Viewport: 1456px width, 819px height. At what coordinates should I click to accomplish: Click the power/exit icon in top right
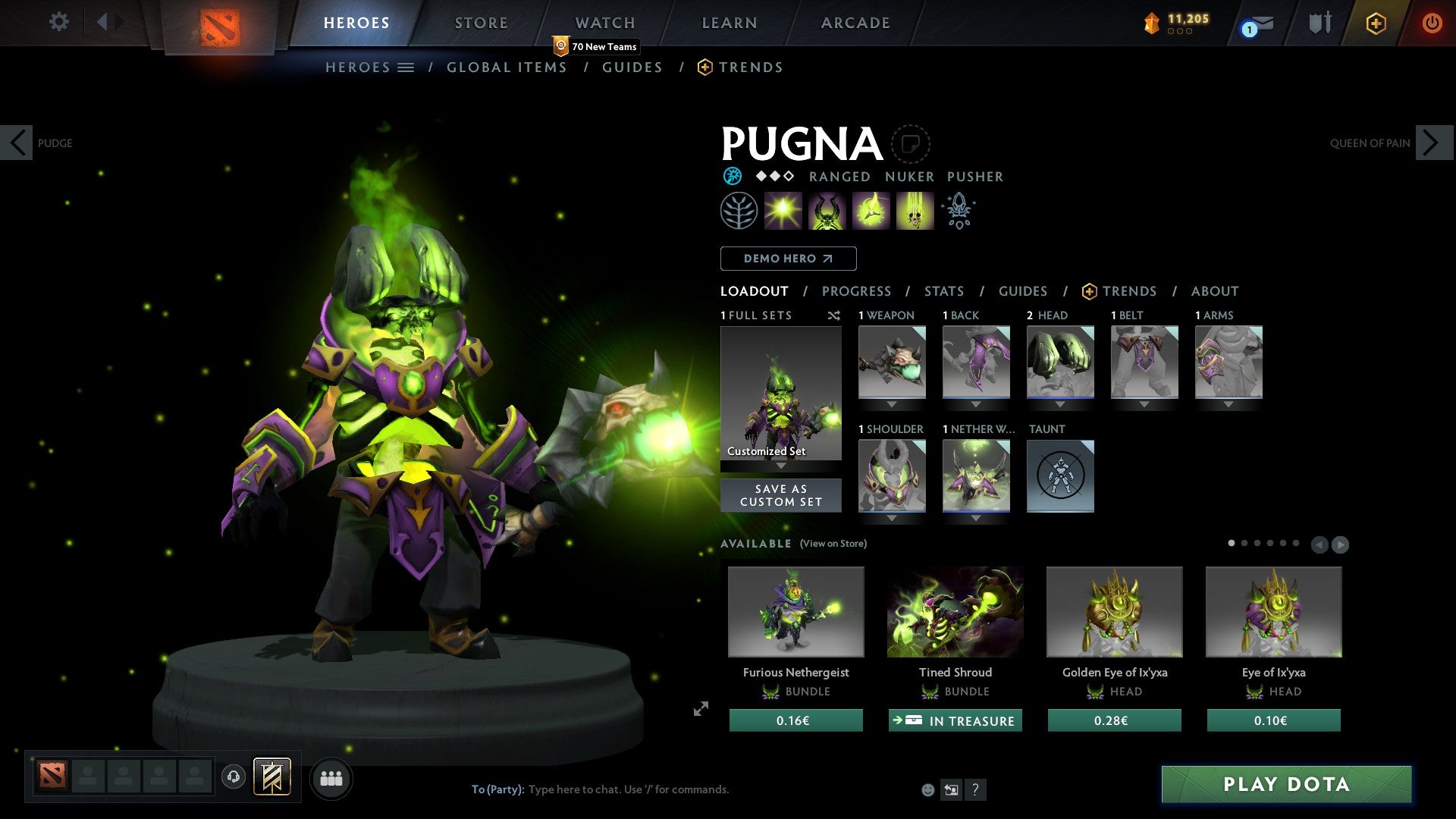click(1432, 23)
